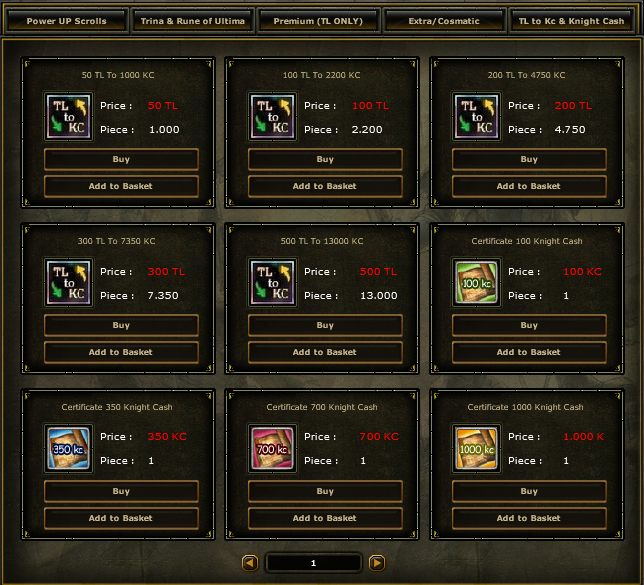Open the Trina & Rune of Ultima tab

(193, 21)
